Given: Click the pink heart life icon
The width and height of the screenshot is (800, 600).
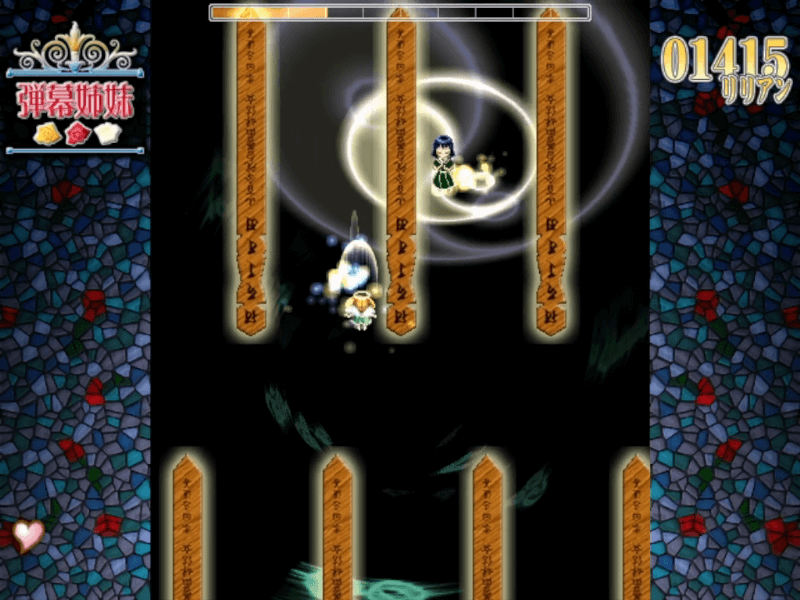Looking at the screenshot, I should [29, 535].
